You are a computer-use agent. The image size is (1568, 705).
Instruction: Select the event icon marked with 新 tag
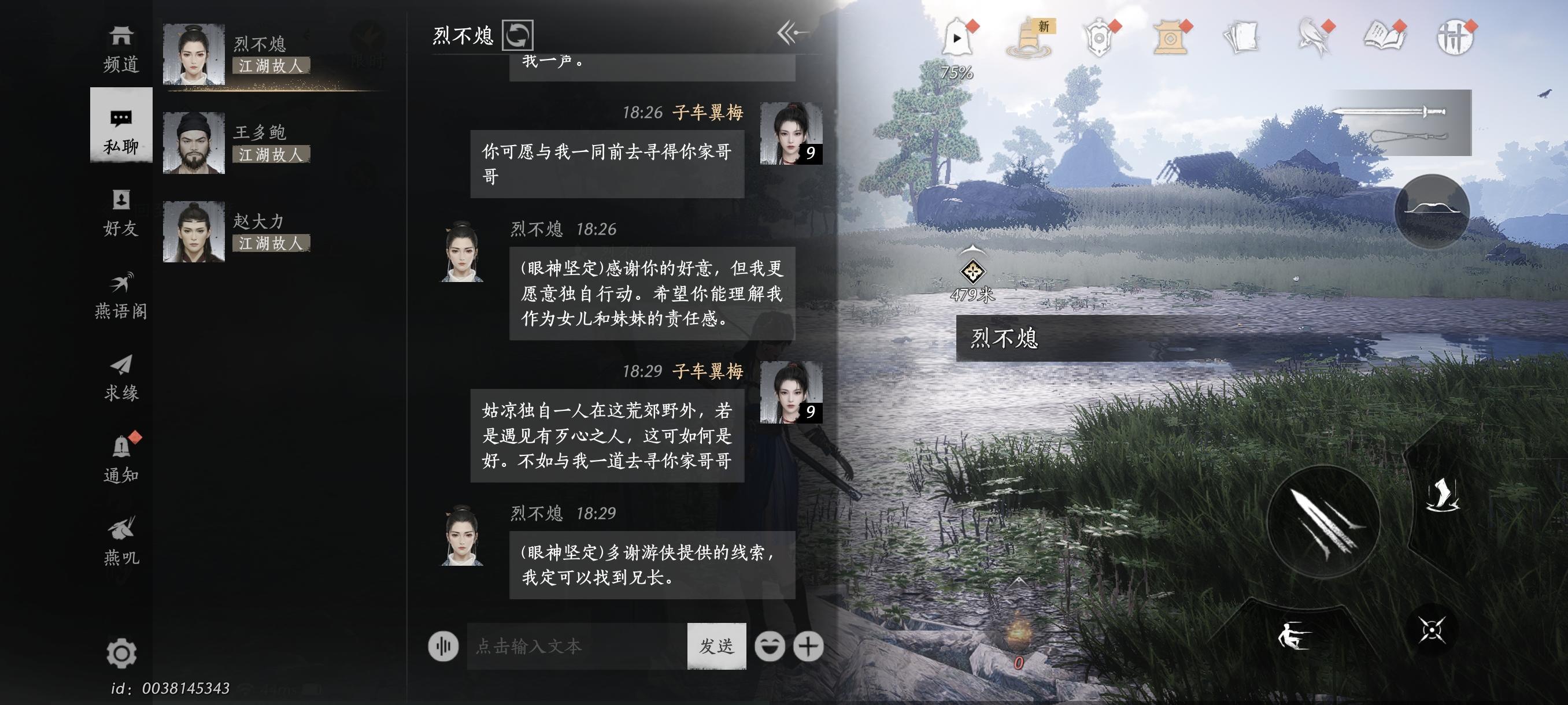[1027, 38]
